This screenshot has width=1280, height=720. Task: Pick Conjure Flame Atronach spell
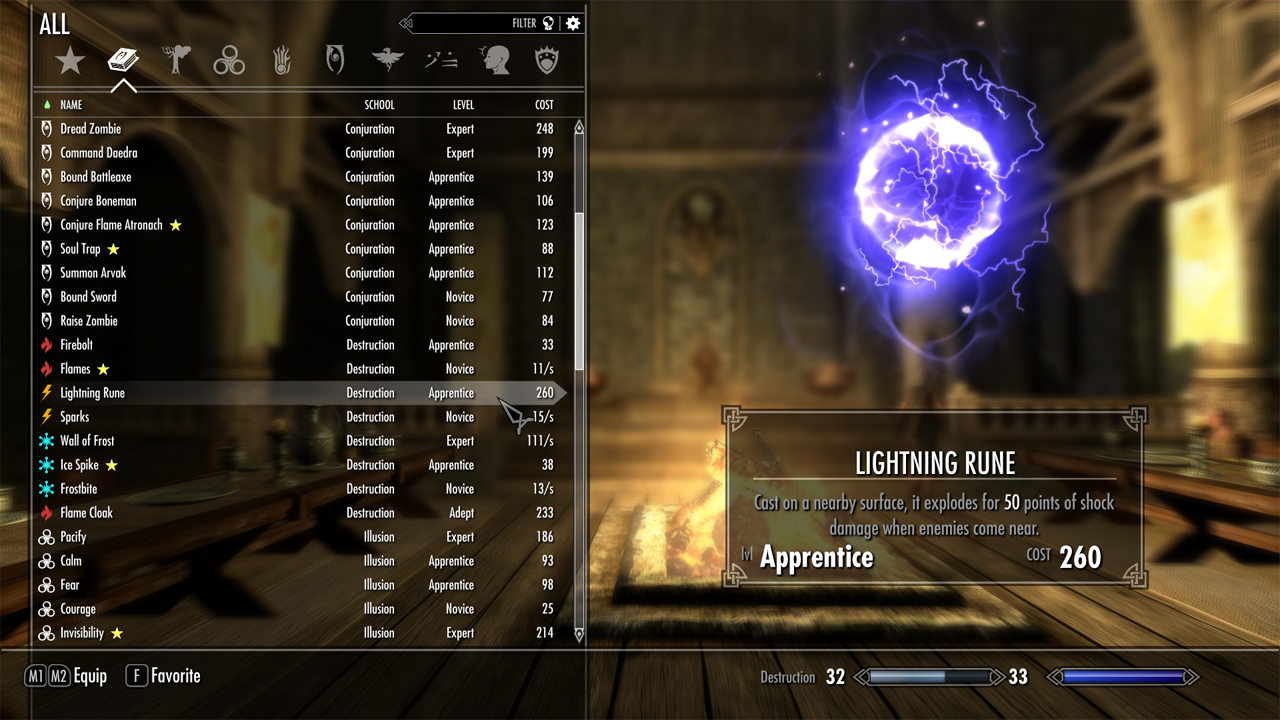click(111, 225)
